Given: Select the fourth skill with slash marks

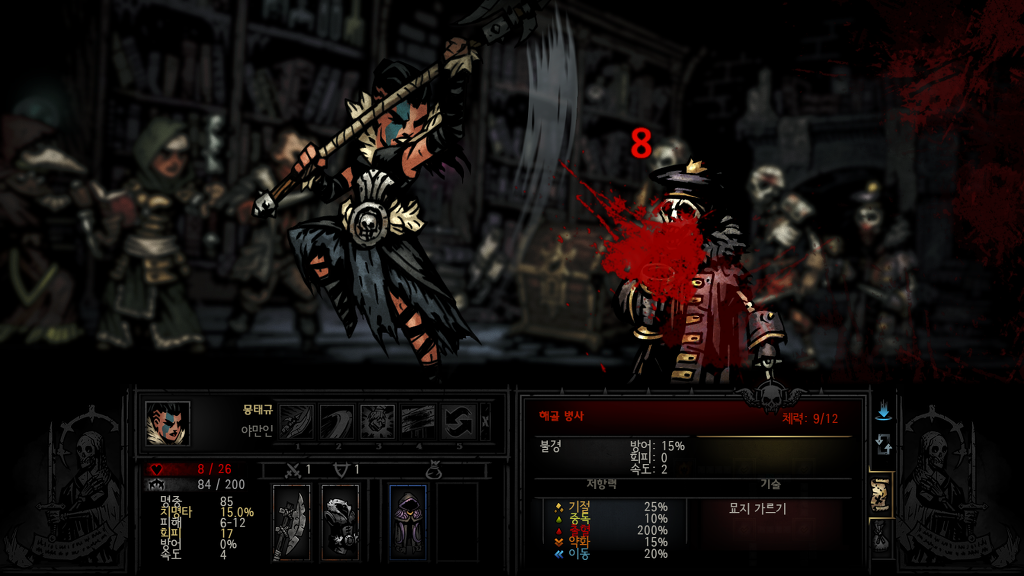Looking at the screenshot, I should [x=418, y=422].
